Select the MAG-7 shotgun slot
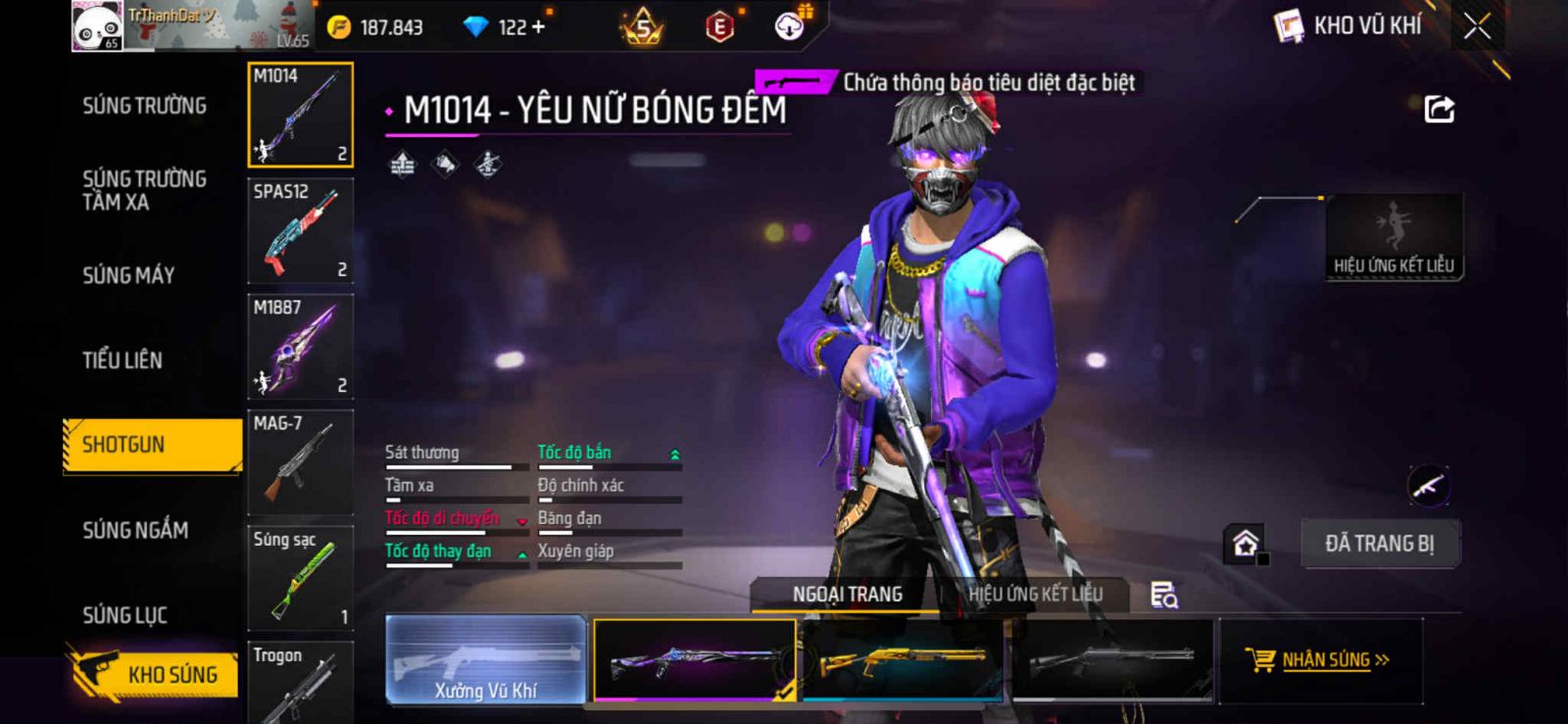Screen dimensions: 1568x724 [x=300, y=462]
